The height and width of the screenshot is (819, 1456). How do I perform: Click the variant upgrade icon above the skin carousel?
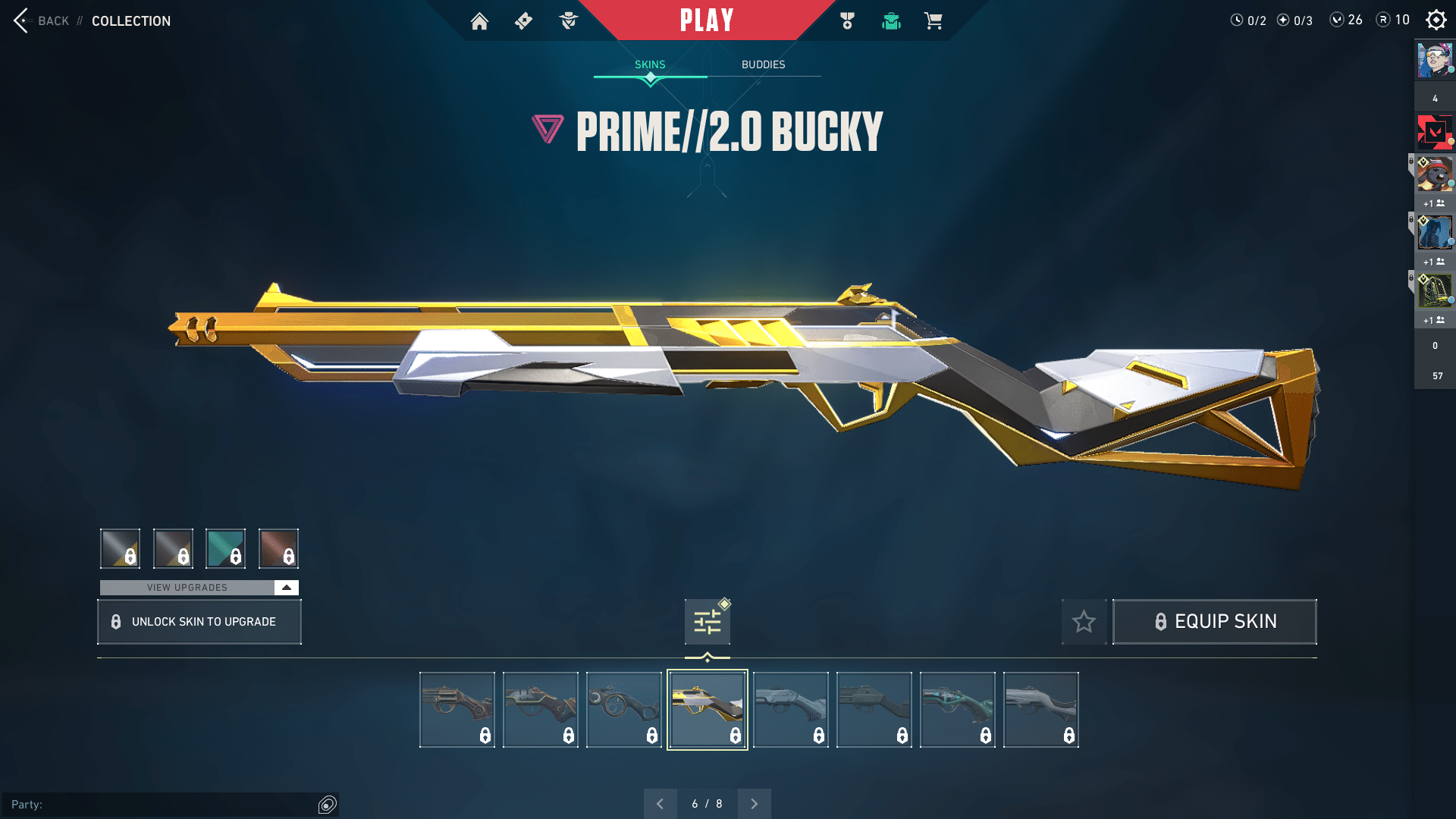706,621
